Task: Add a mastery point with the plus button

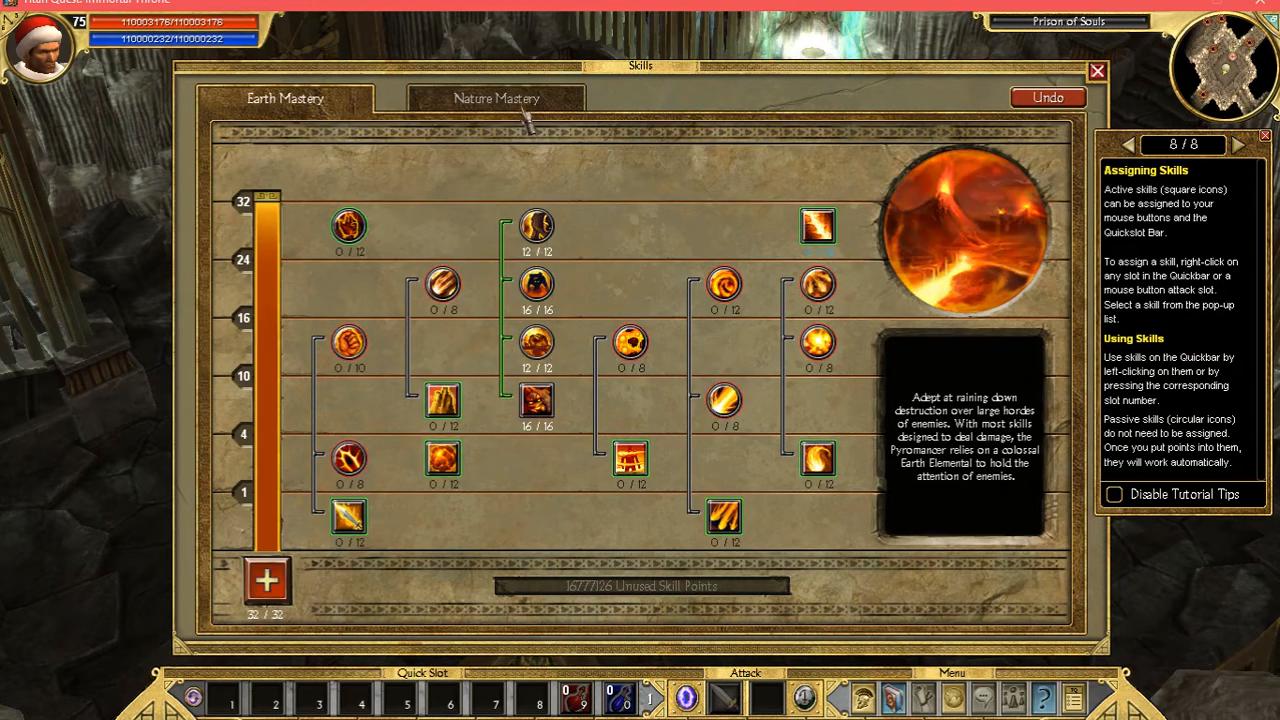Action: coord(266,580)
